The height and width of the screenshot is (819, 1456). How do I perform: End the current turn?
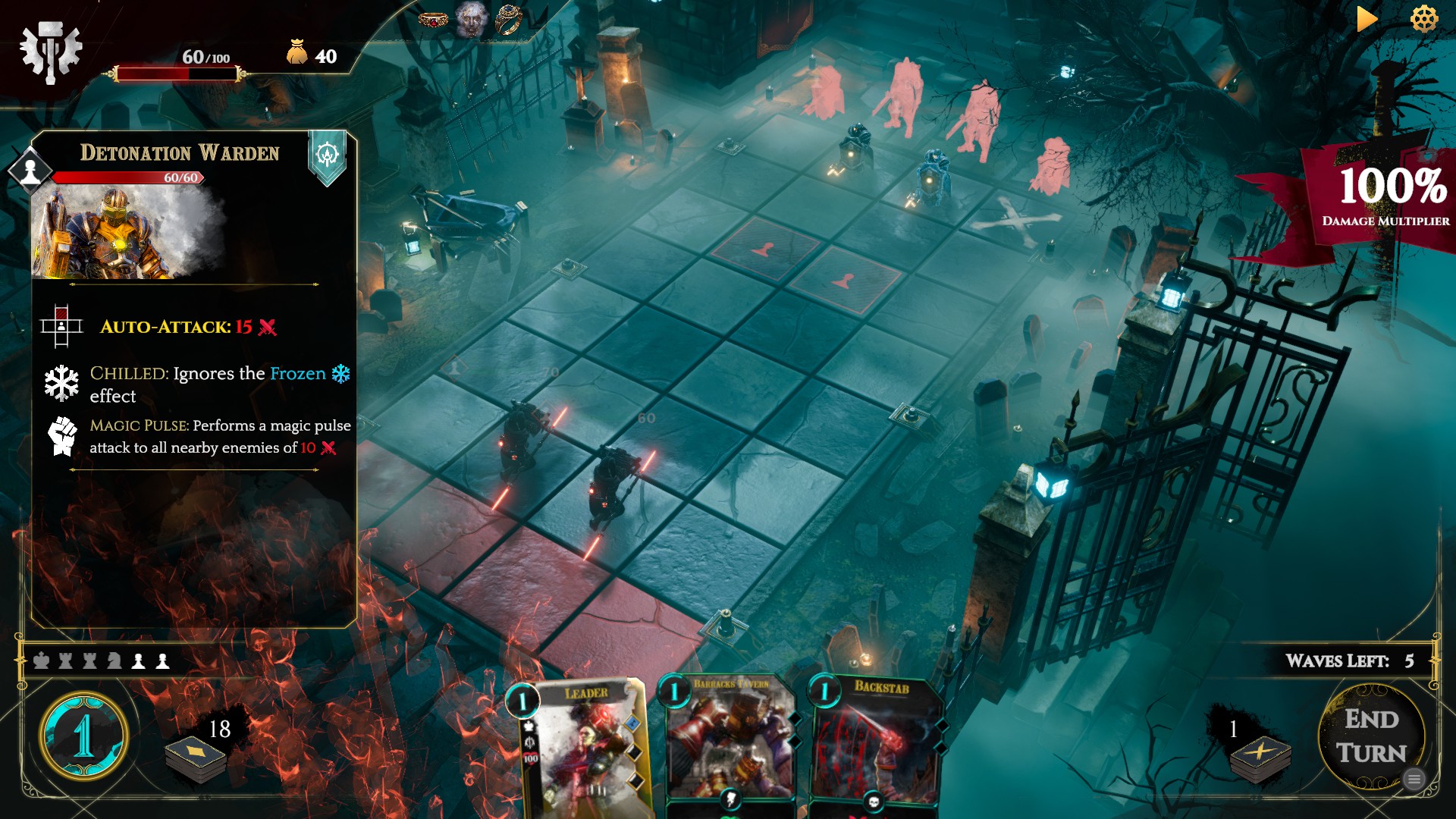pos(1371,736)
